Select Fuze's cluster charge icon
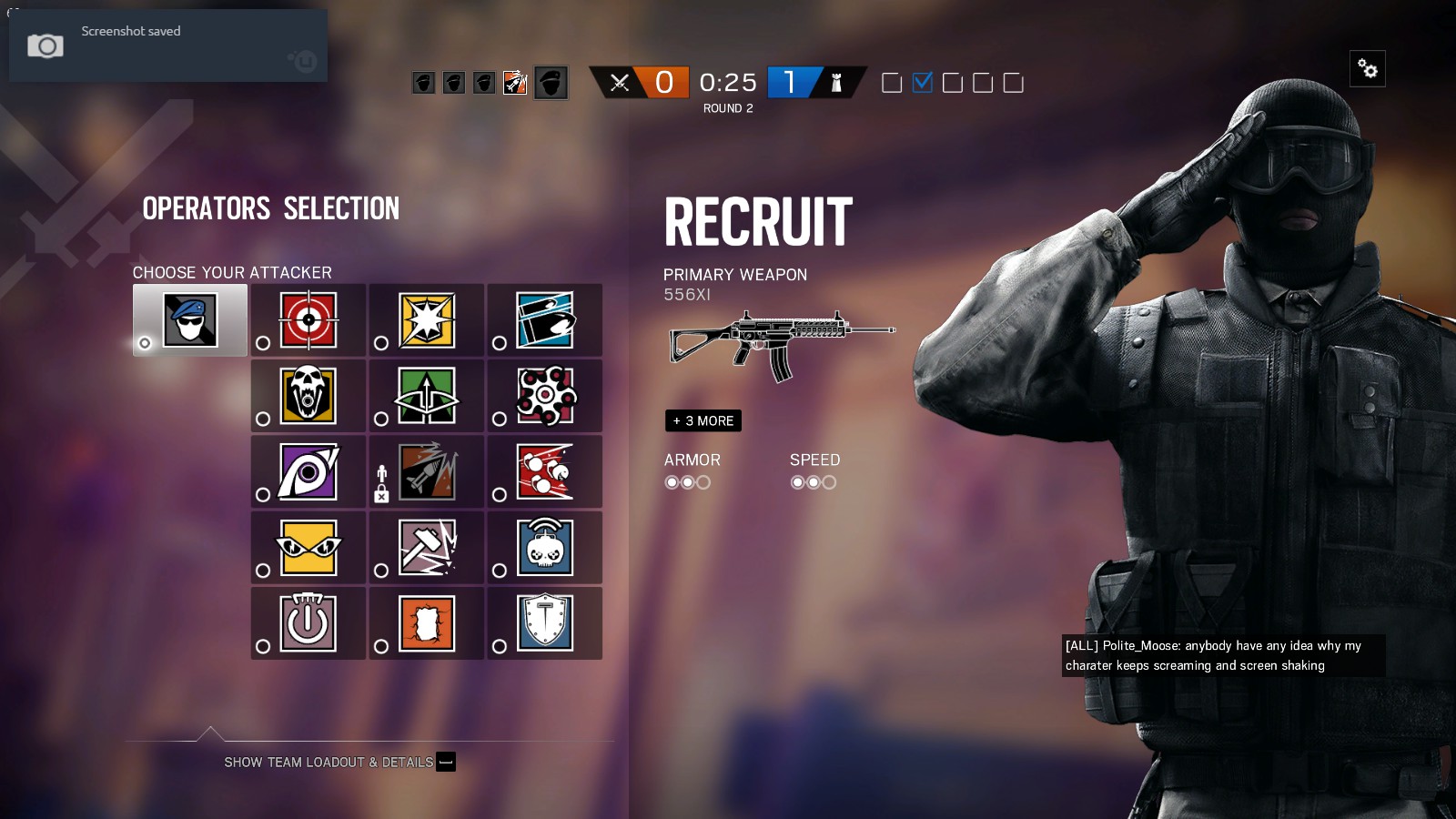Image resolution: width=1456 pixels, height=819 pixels. point(546,395)
